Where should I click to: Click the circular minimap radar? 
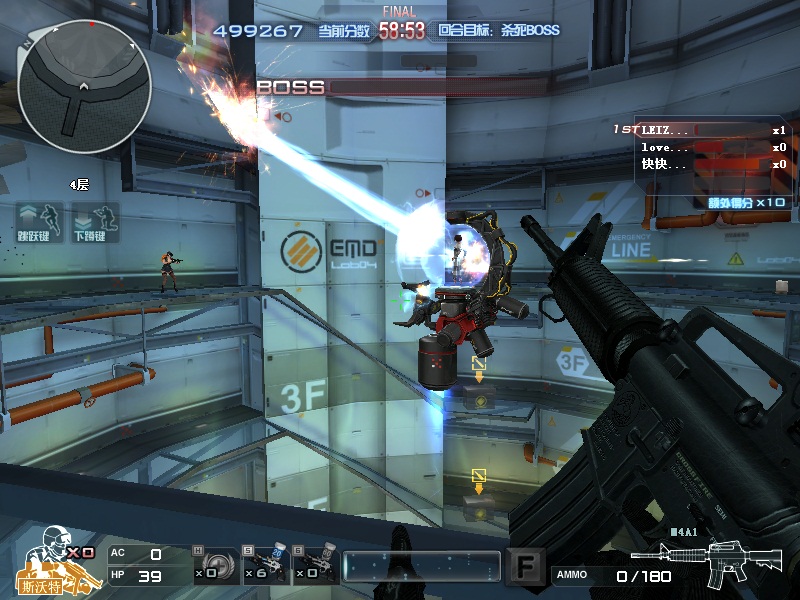84,80
